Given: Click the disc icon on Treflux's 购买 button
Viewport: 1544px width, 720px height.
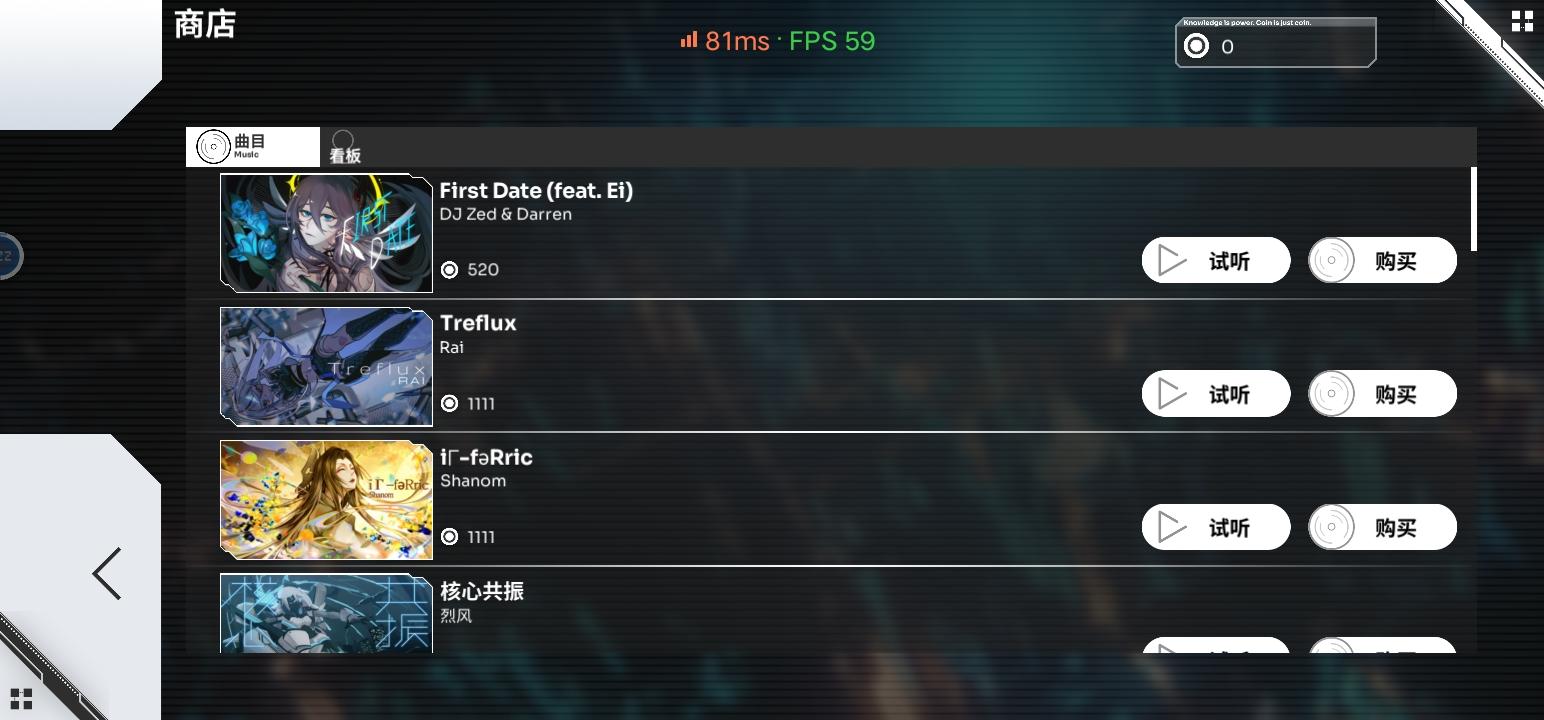Looking at the screenshot, I should pos(1333,393).
